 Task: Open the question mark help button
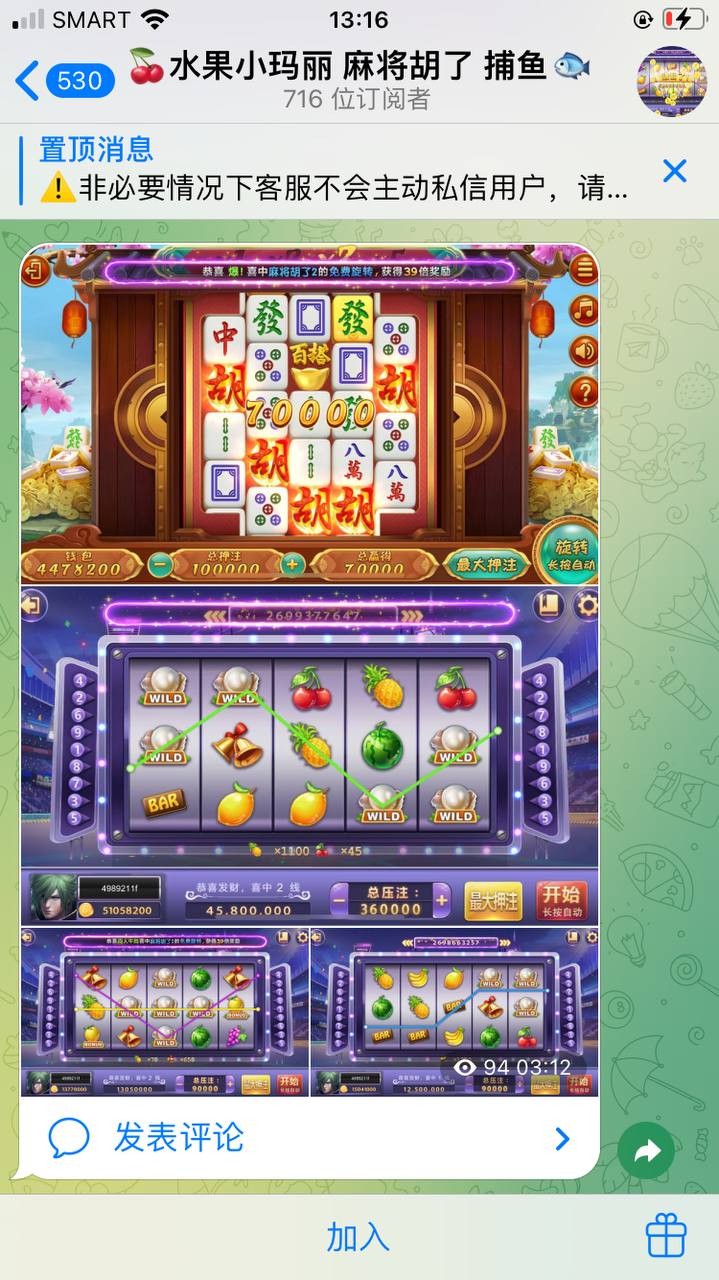pyautogui.click(x=583, y=391)
